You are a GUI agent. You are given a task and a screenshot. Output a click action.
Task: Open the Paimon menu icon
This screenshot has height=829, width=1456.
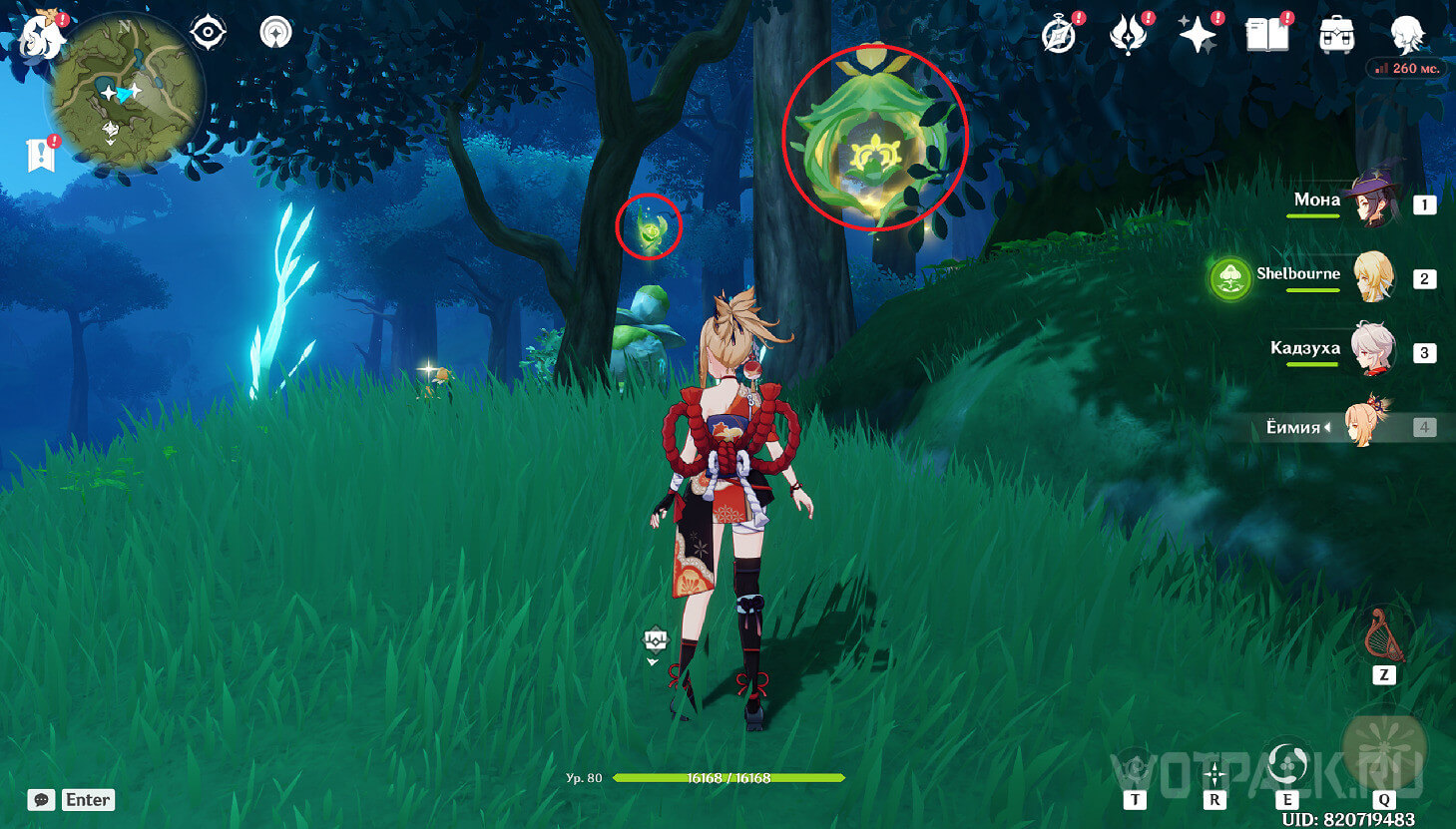coord(42,35)
